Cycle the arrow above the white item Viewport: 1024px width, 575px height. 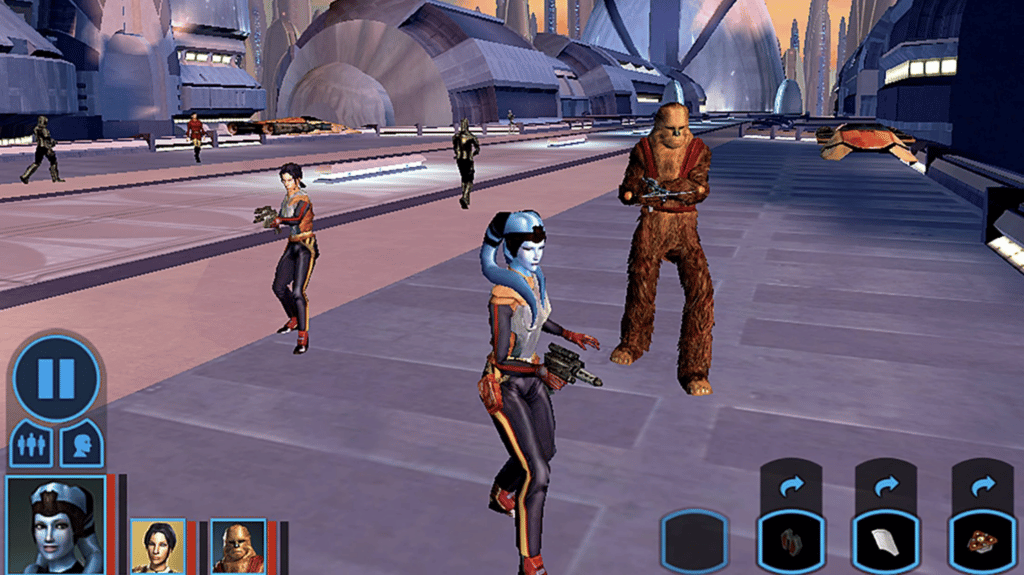[x=886, y=485]
